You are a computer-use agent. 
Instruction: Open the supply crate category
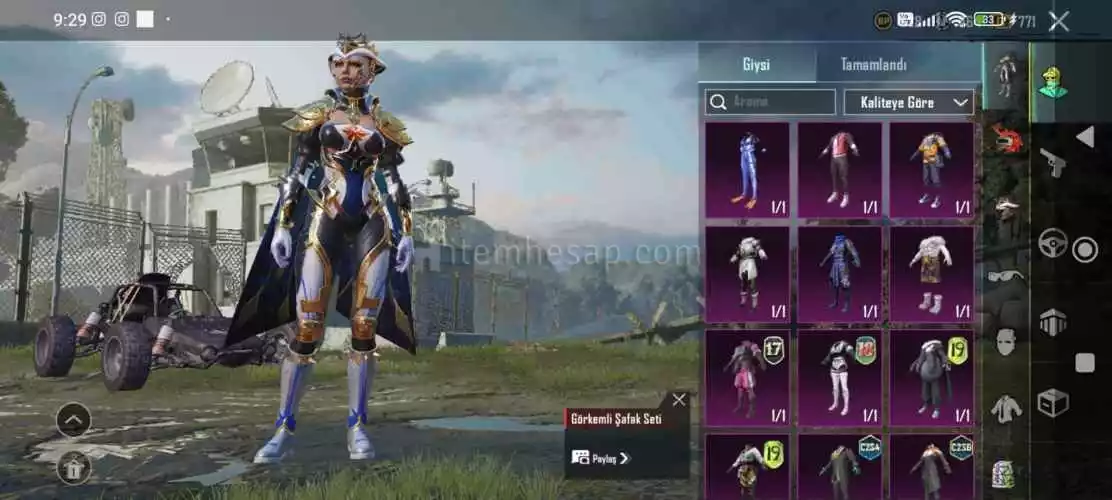tap(1052, 402)
